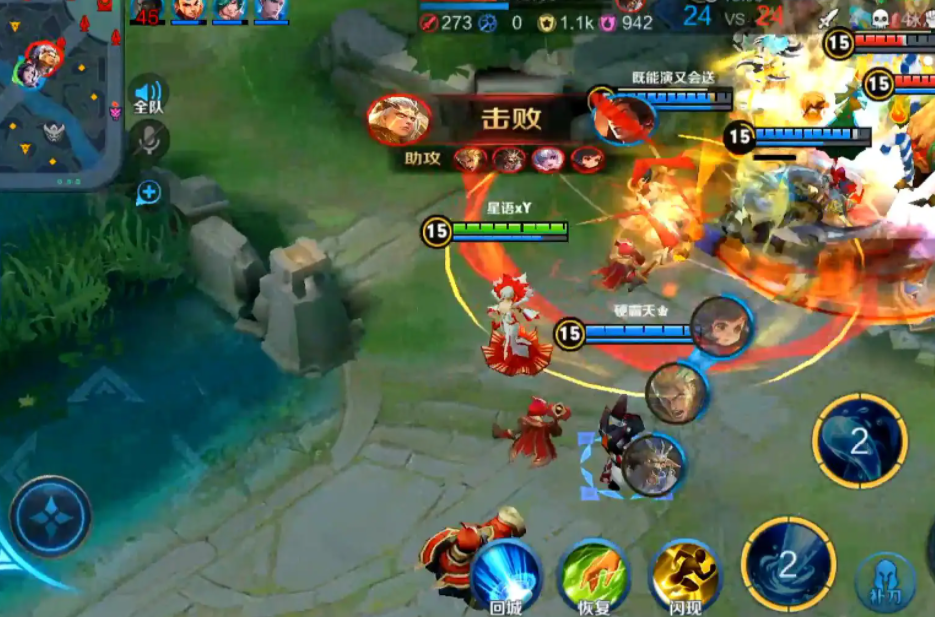
Task: Use the 恢复 heal spell
Action: click(x=593, y=575)
